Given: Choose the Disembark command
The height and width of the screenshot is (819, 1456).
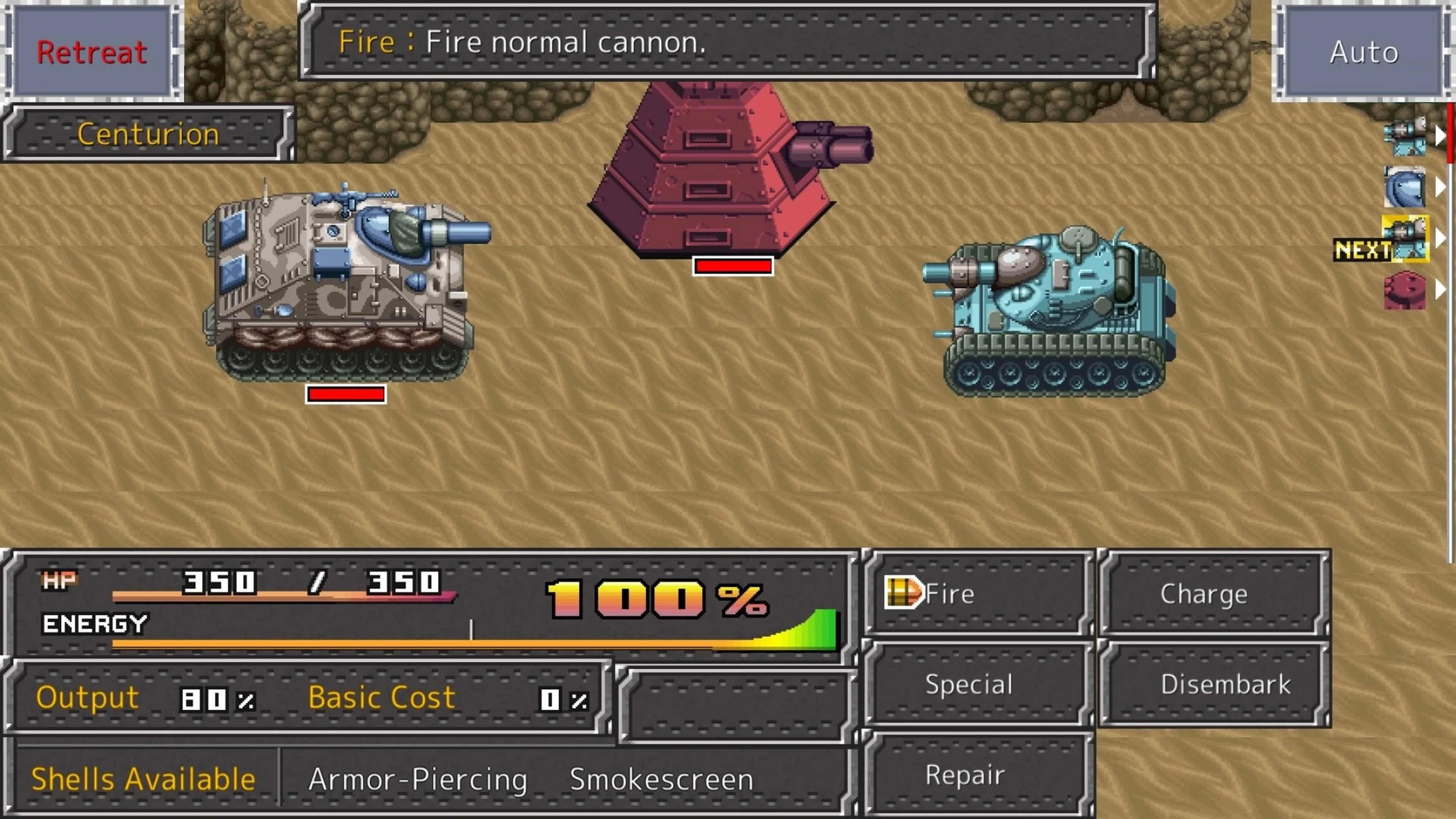Looking at the screenshot, I should [x=1225, y=684].
